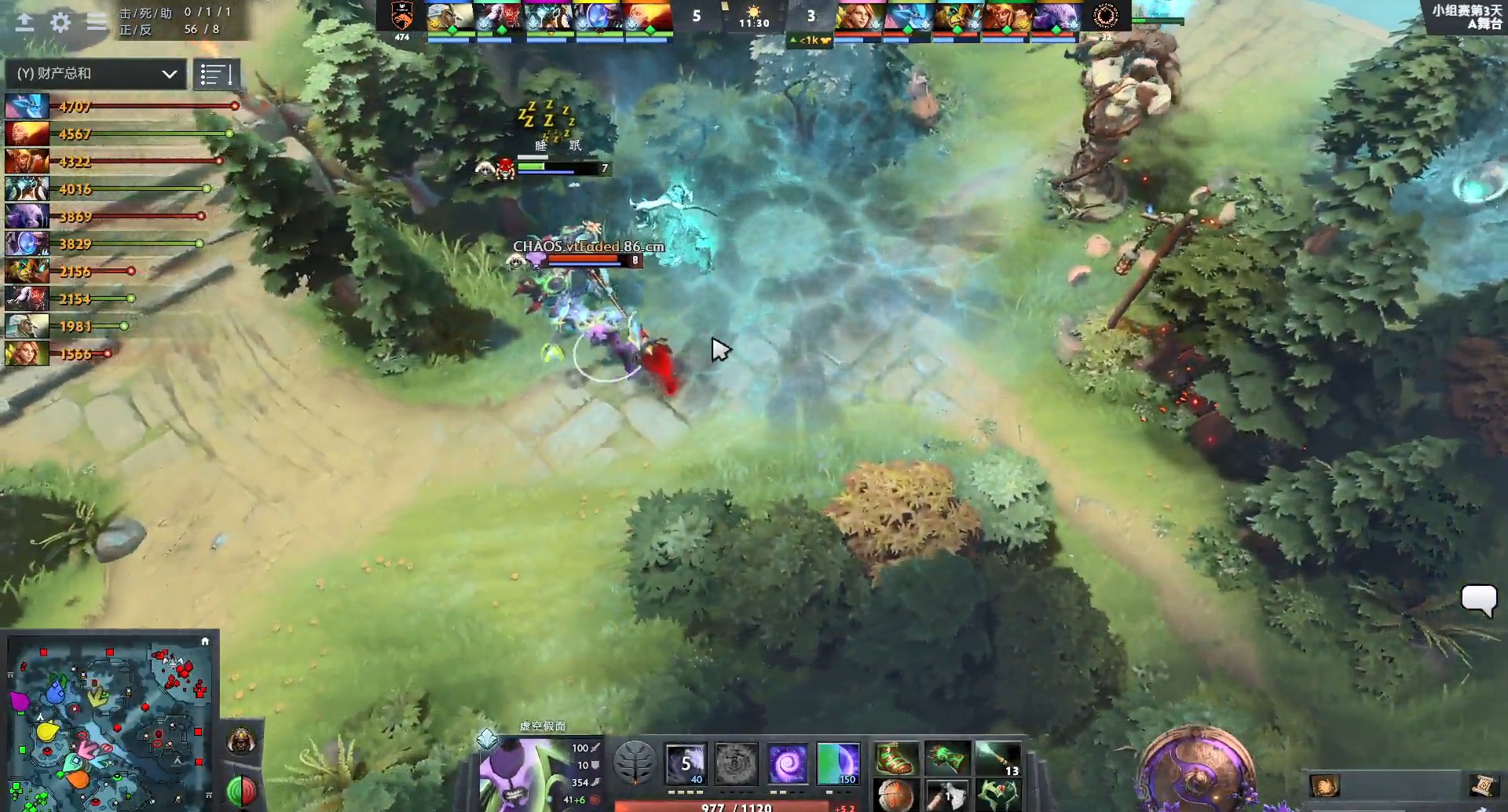
Task: Click the sorted list icon beside the dropdown
Action: [218, 74]
